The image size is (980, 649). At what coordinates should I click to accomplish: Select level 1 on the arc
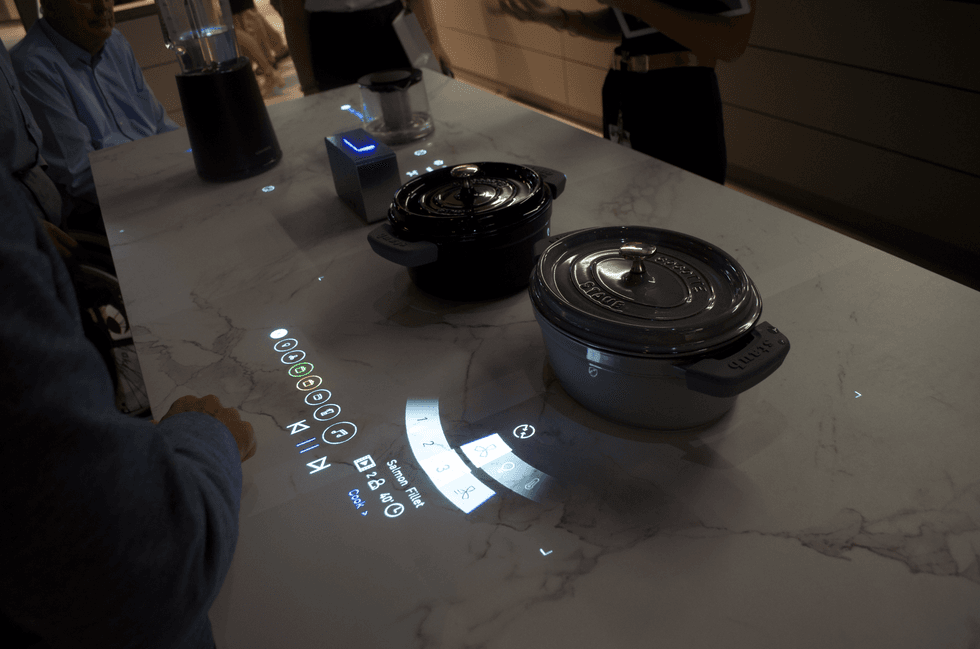421,421
